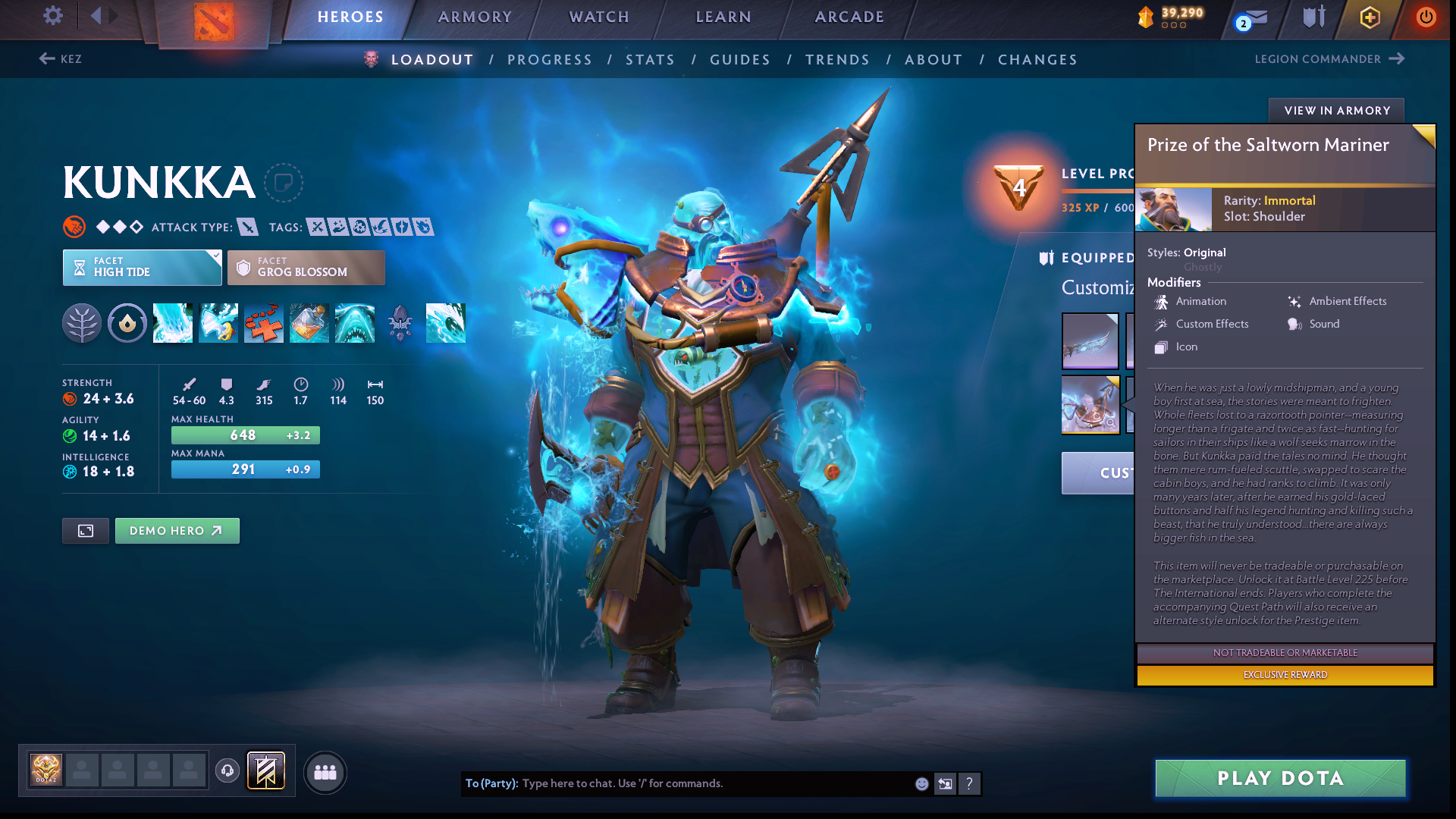View the hero Stats section
The width and height of the screenshot is (1456, 819).
click(650, 60)
